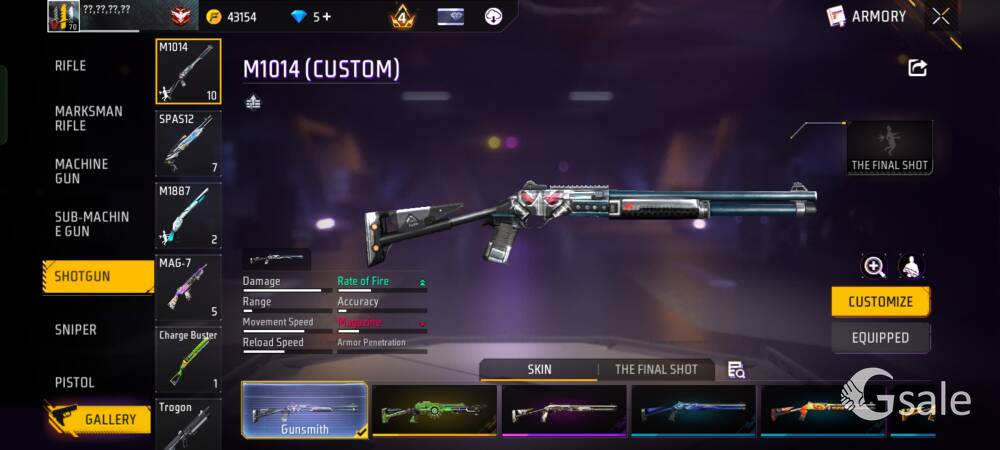This screenshot has width=1000, height=450.
Task: Click the Customize button
Action: coord(880,302)
